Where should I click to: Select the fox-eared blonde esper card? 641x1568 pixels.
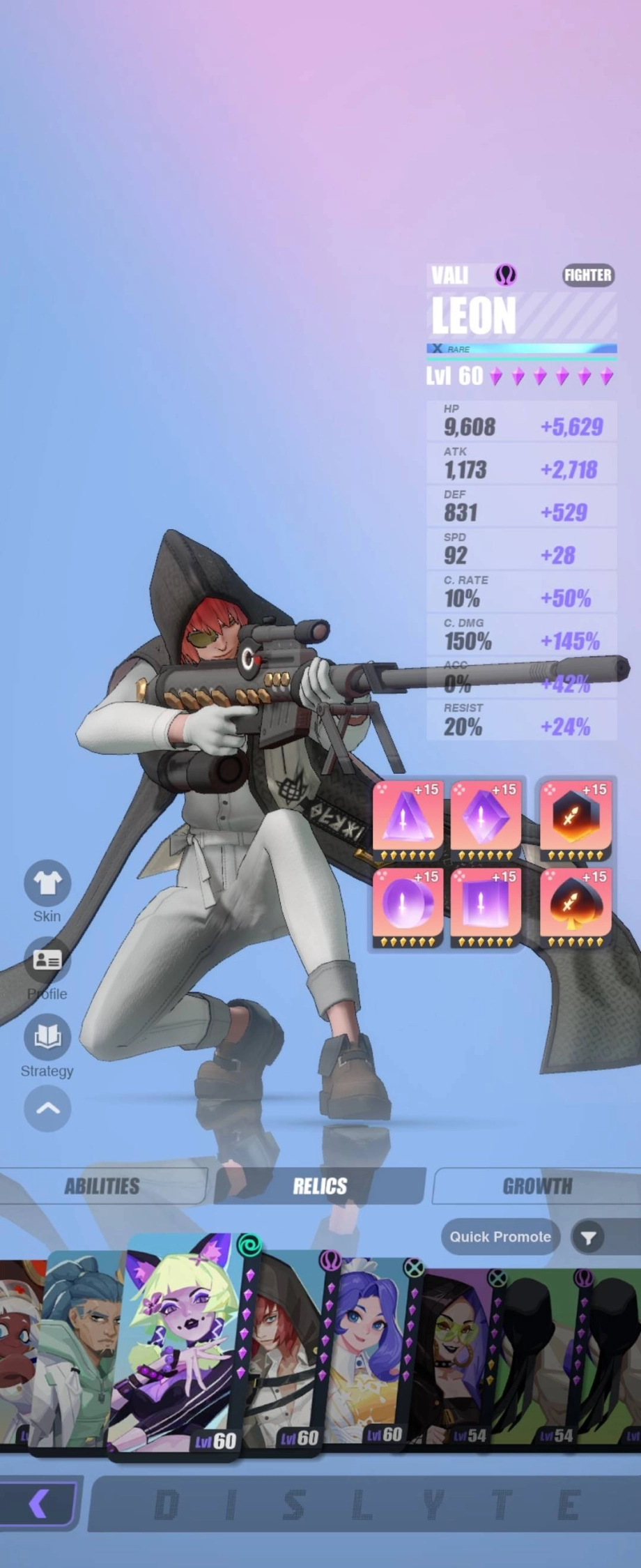[180, 1346]
